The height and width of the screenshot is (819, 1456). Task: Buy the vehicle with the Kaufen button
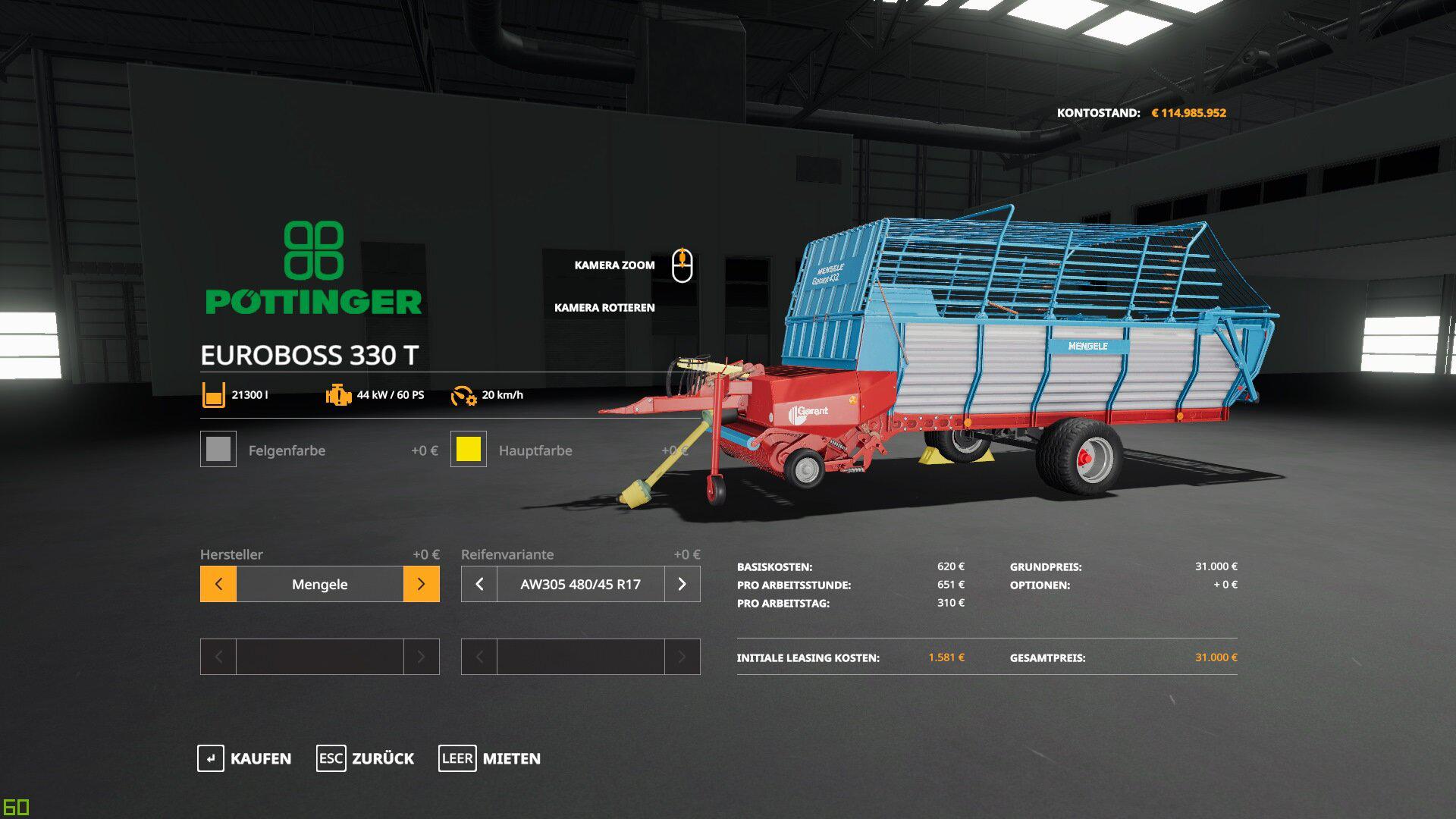244,758
